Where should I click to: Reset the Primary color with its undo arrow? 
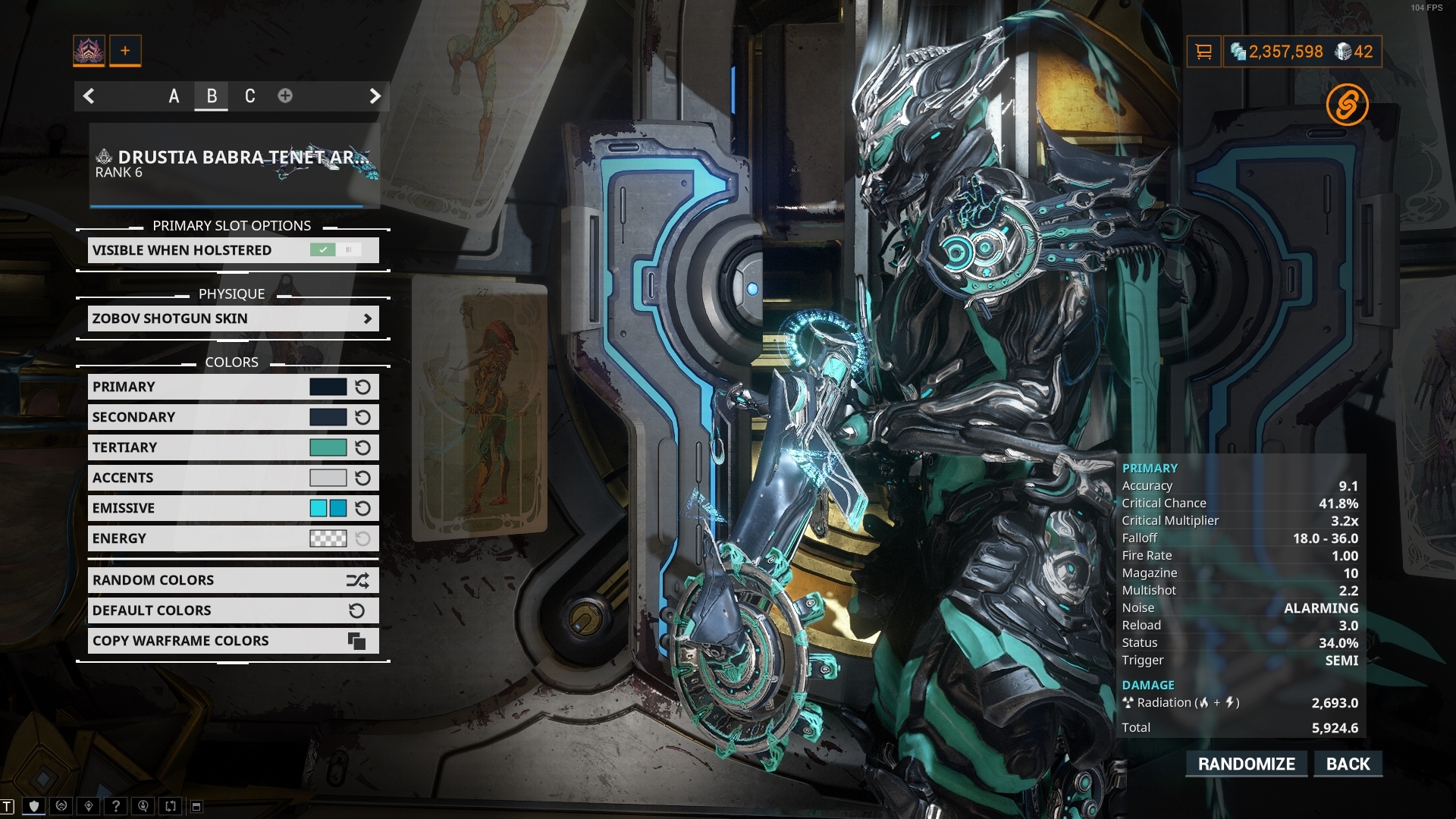362,386
